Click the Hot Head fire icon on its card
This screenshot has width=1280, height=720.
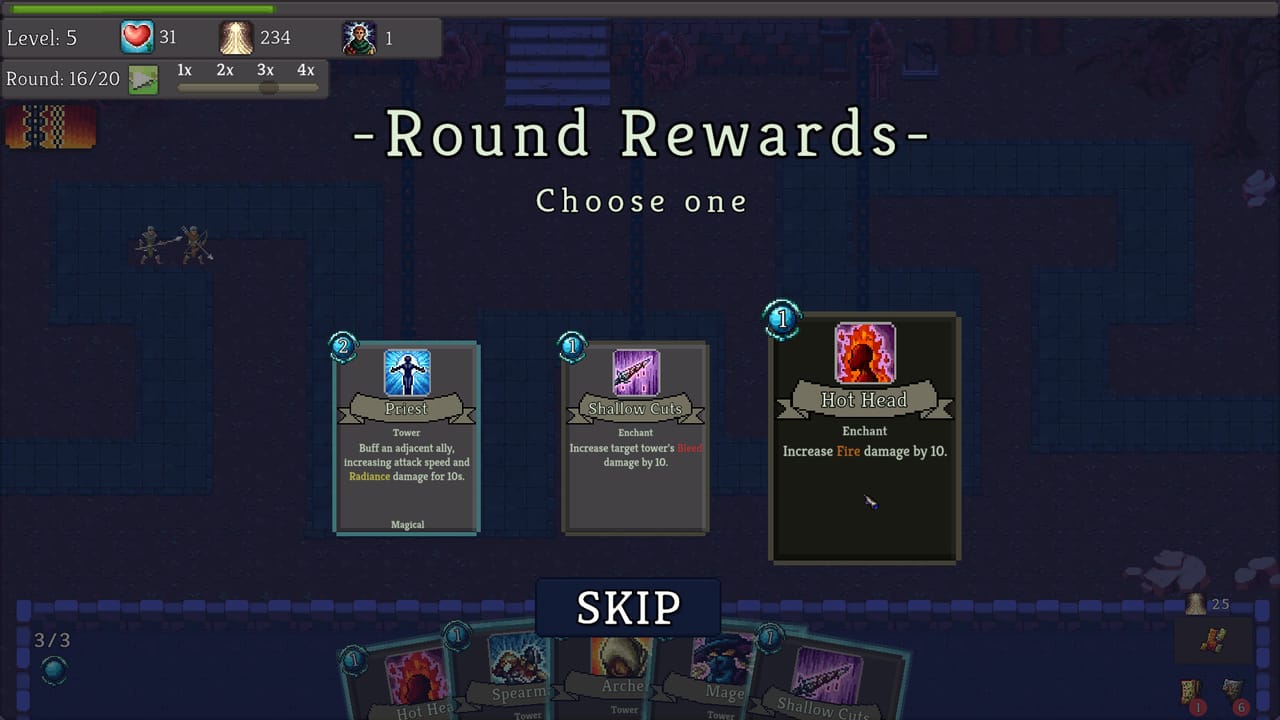pos(864,353)
